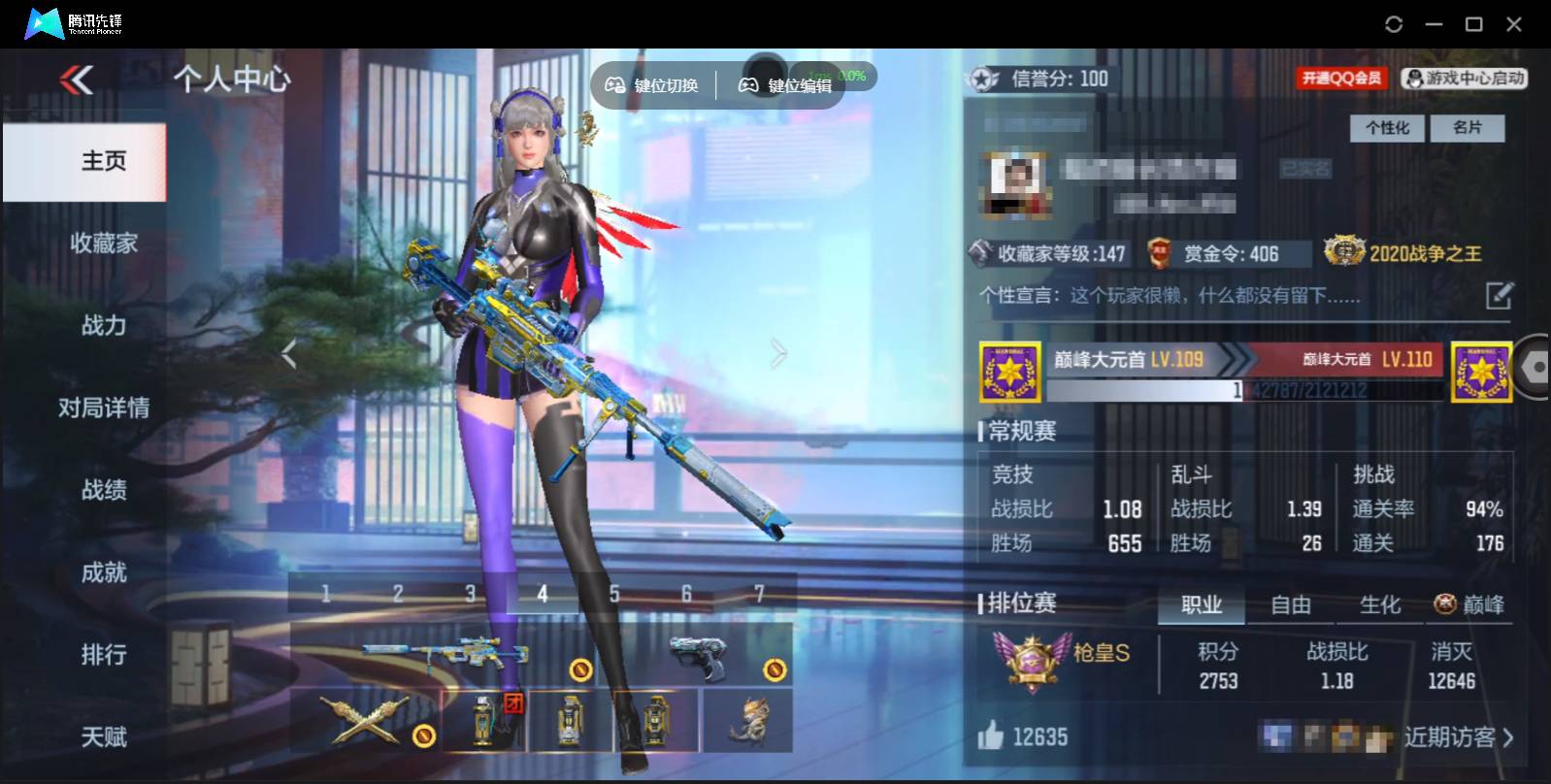Expand the side tab on the right screen edge
Image resolution: width=1551 pixels, height=784 pixels.
(x=1532, y=368)
